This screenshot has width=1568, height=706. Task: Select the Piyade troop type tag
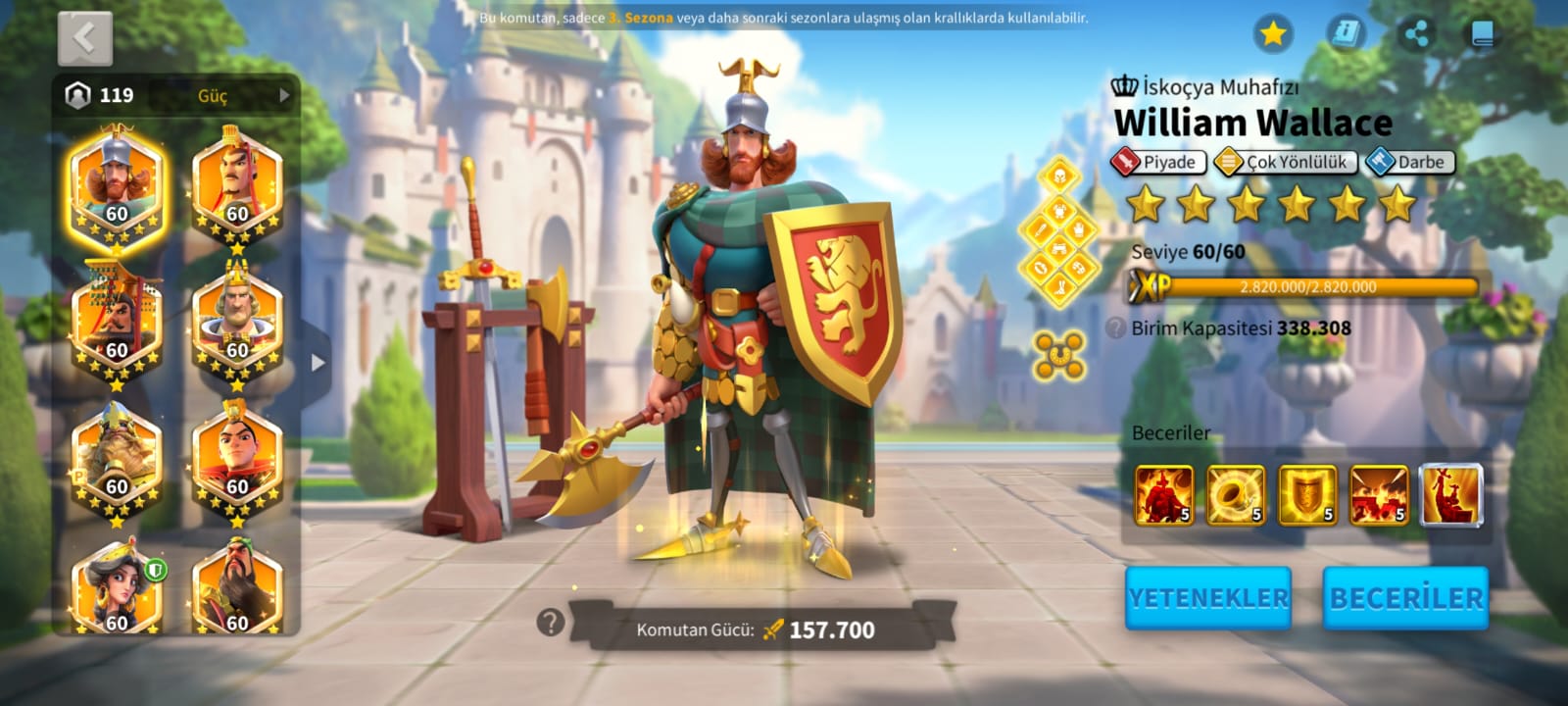pos(1157,162)
